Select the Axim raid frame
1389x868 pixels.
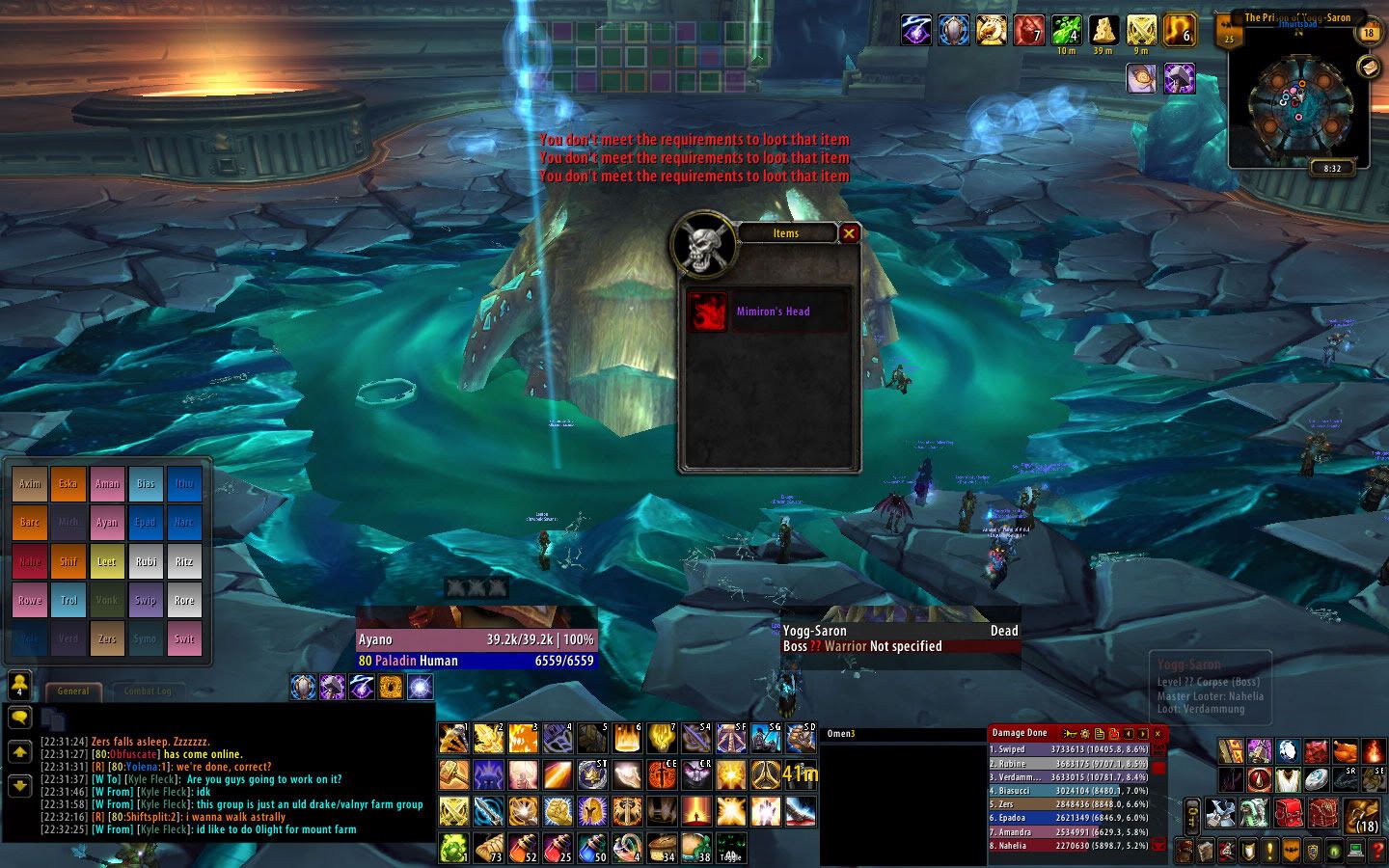30,484
